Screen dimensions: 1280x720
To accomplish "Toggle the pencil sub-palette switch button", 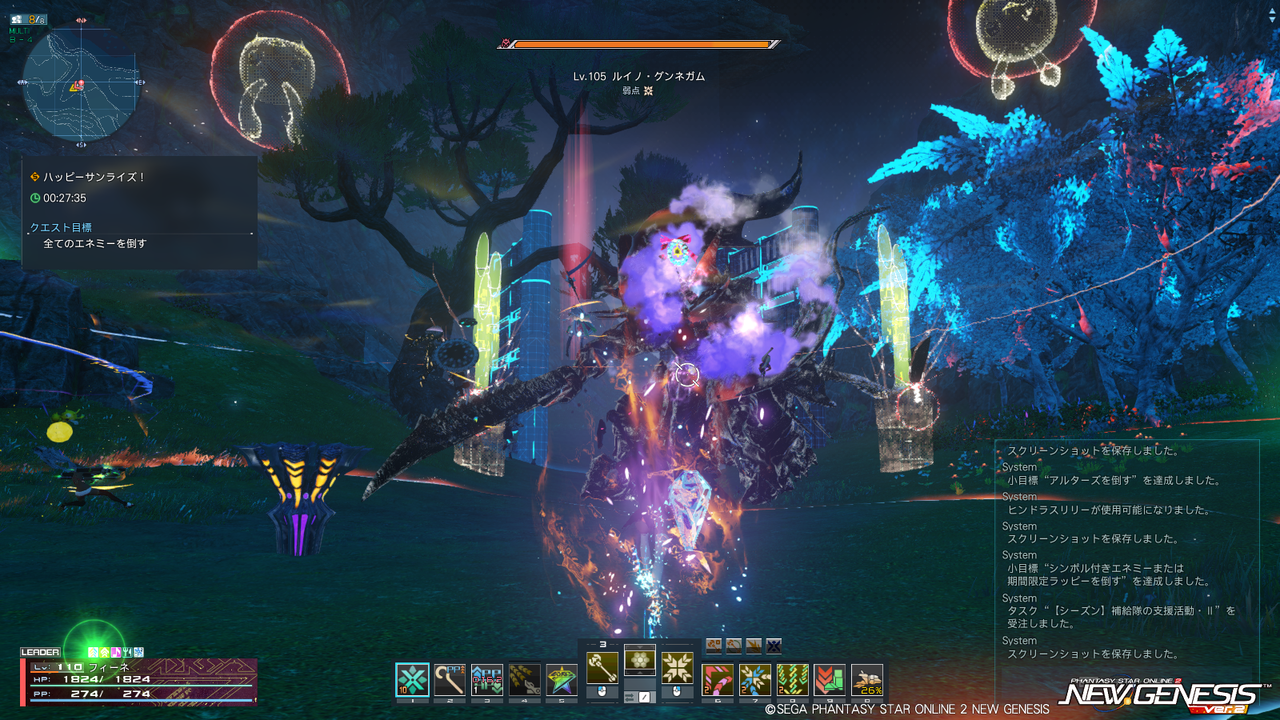I will [645, 696].
